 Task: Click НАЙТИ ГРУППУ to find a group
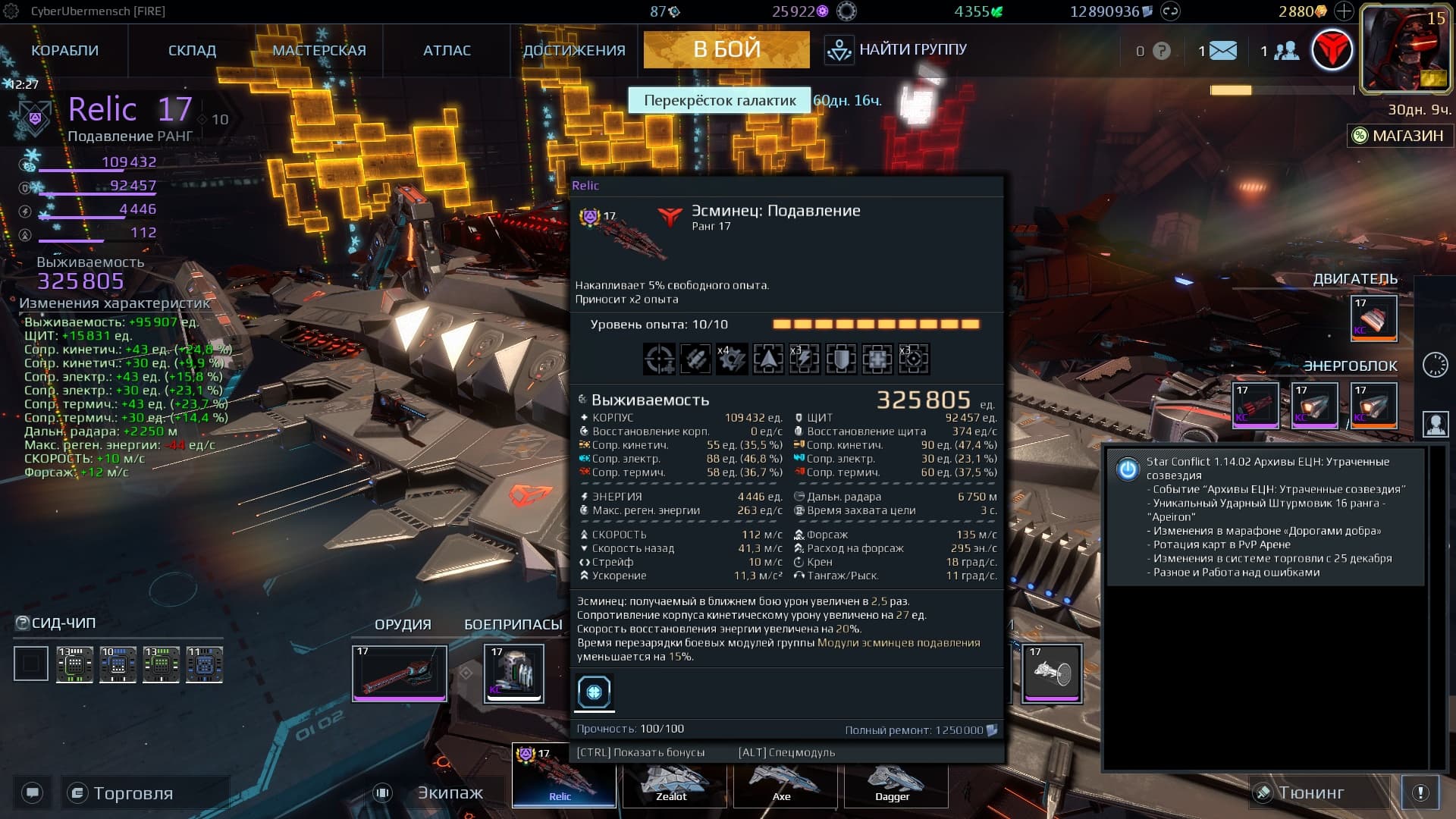coord(896,50)
